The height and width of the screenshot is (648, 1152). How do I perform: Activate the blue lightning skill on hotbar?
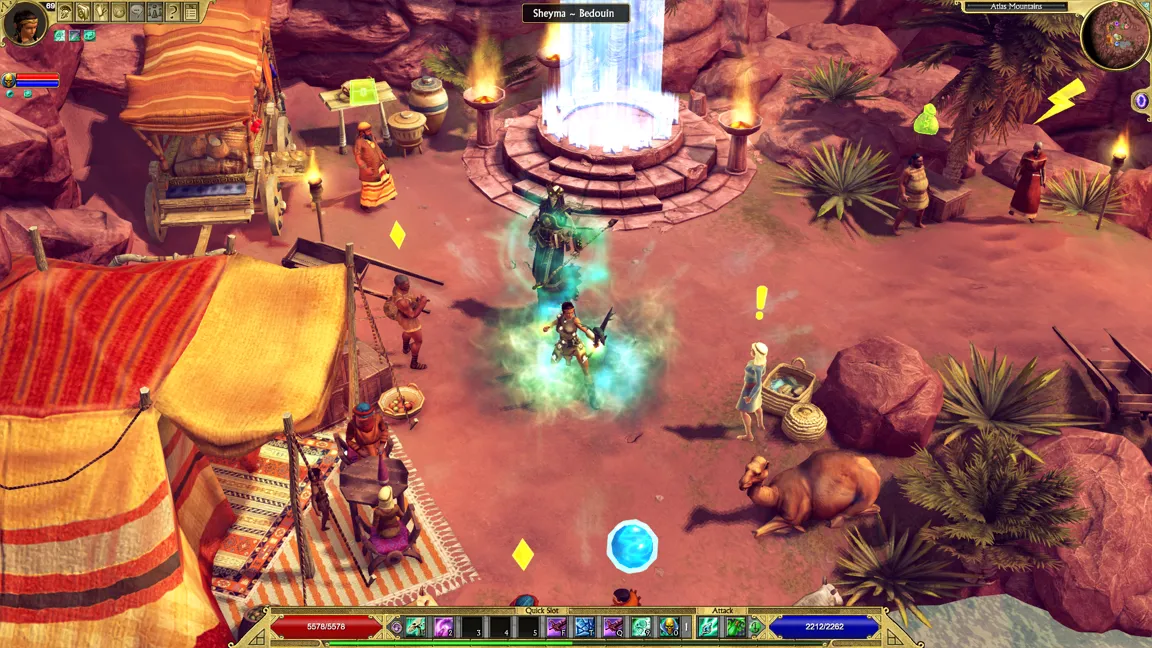click(585, 627)
